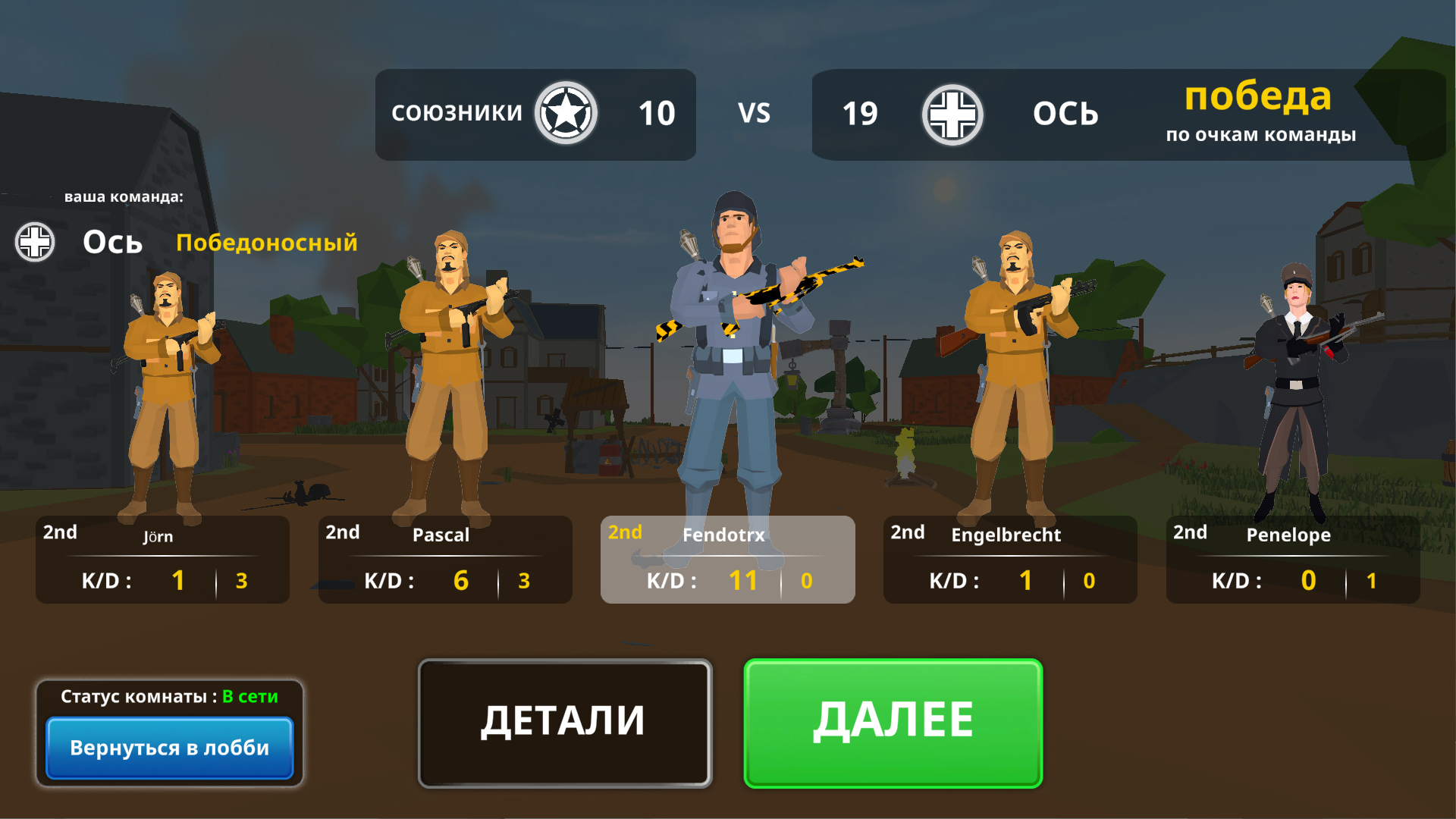Select your team's Axis emblem near 'ваша команда'
The image size is (1456, 819).
pyautogui.click(x=35, y=243)
